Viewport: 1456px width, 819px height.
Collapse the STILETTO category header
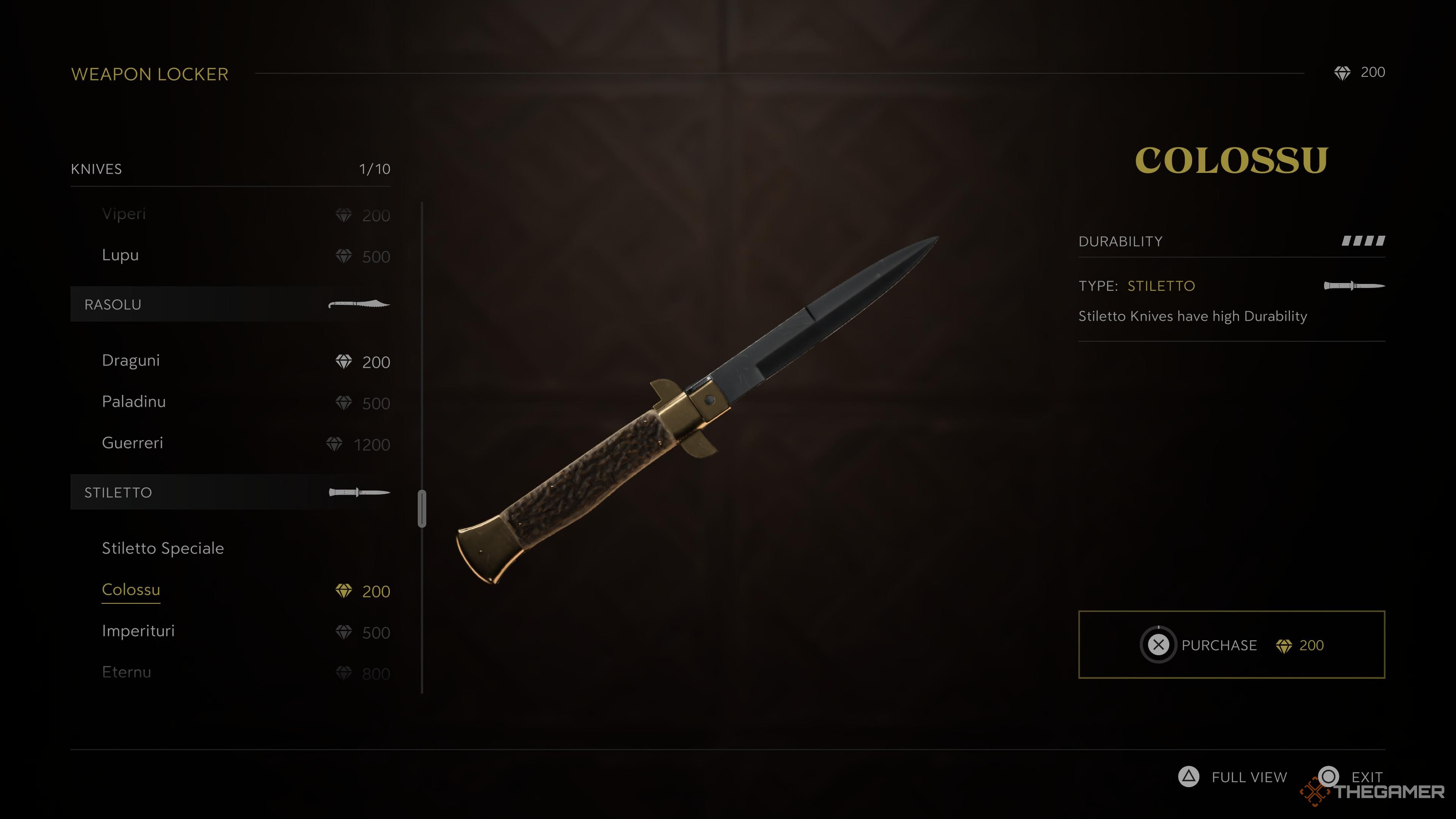coord(119,492)
